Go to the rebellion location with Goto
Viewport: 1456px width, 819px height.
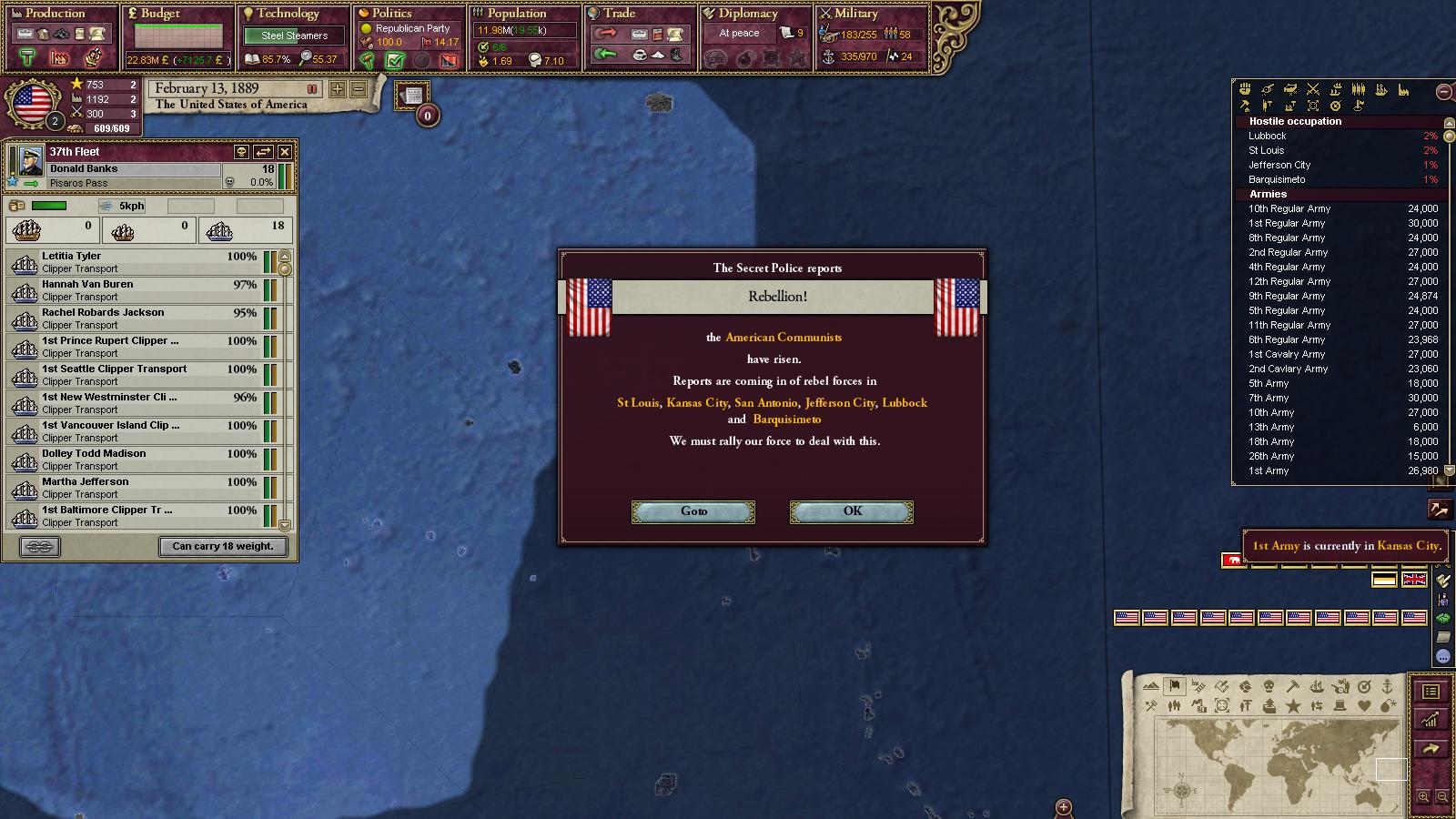[x=693, y=511]
